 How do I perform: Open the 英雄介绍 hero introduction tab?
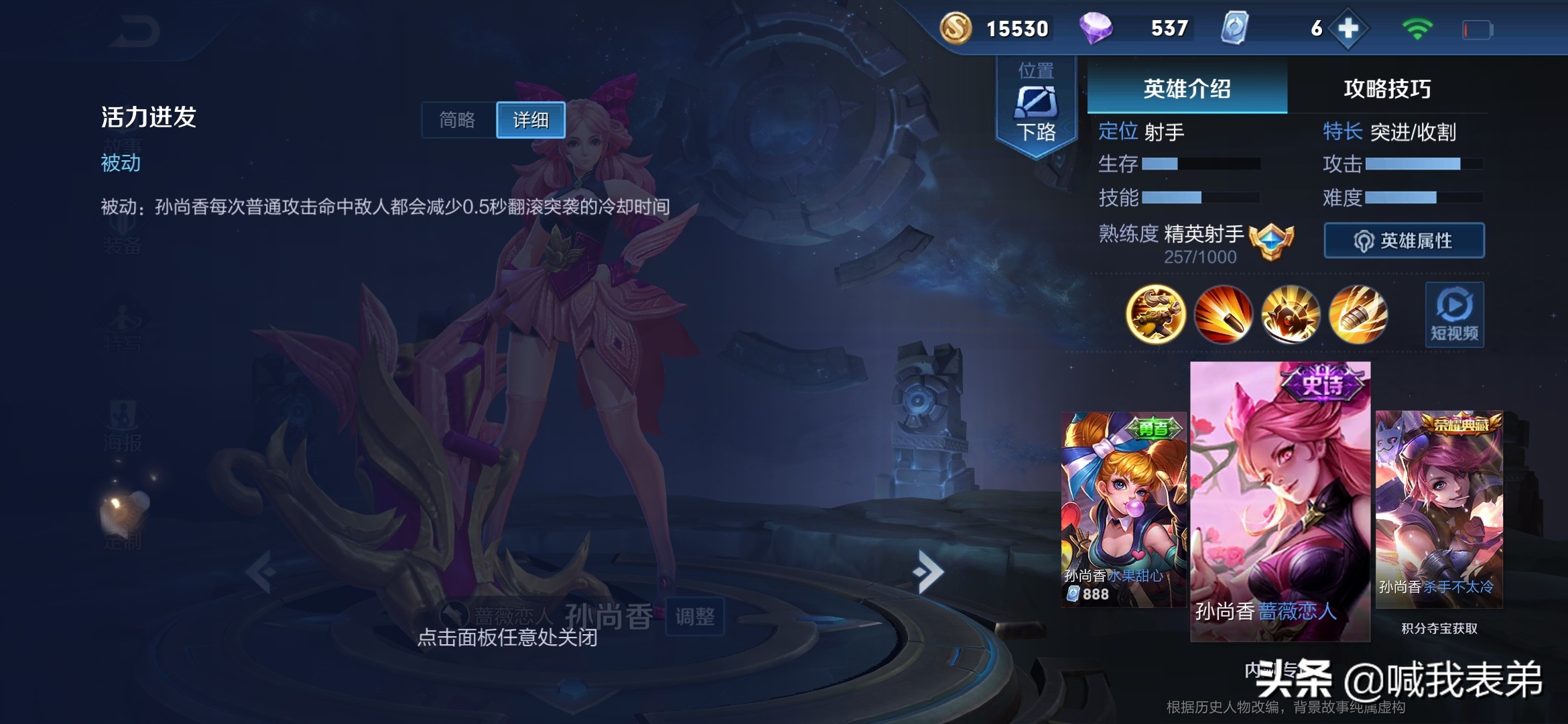[1187, 87]
